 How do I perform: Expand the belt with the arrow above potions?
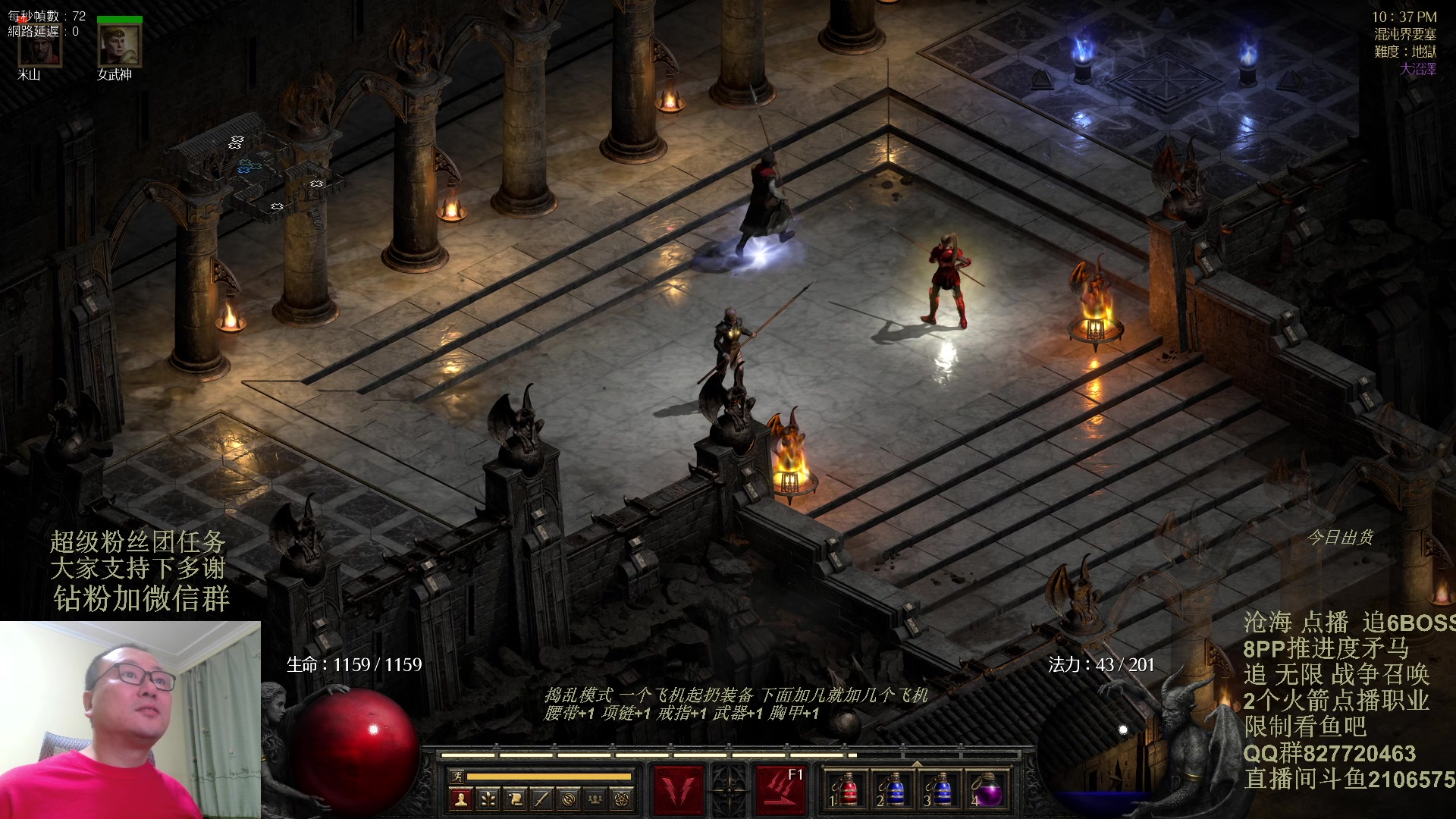917,763
